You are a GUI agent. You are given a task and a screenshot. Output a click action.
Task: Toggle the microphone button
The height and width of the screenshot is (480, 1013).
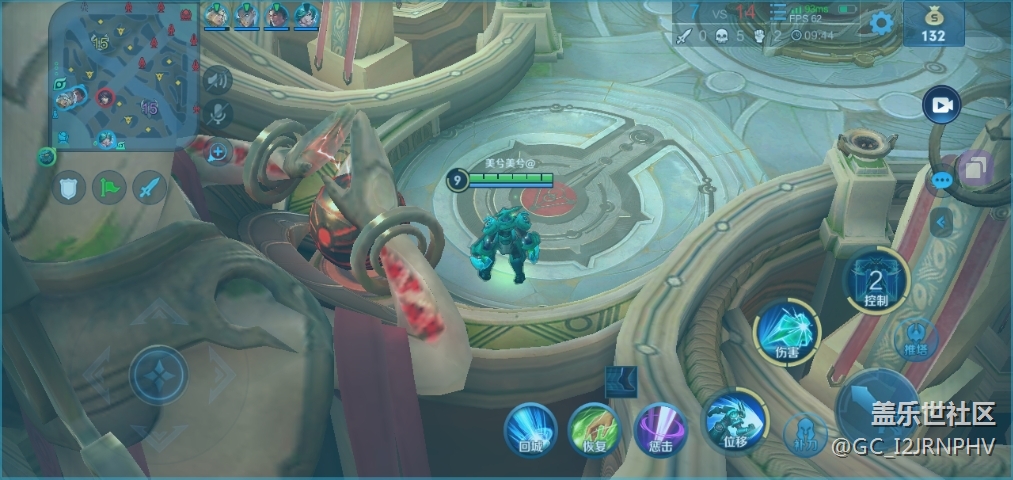tap(215, 114)
